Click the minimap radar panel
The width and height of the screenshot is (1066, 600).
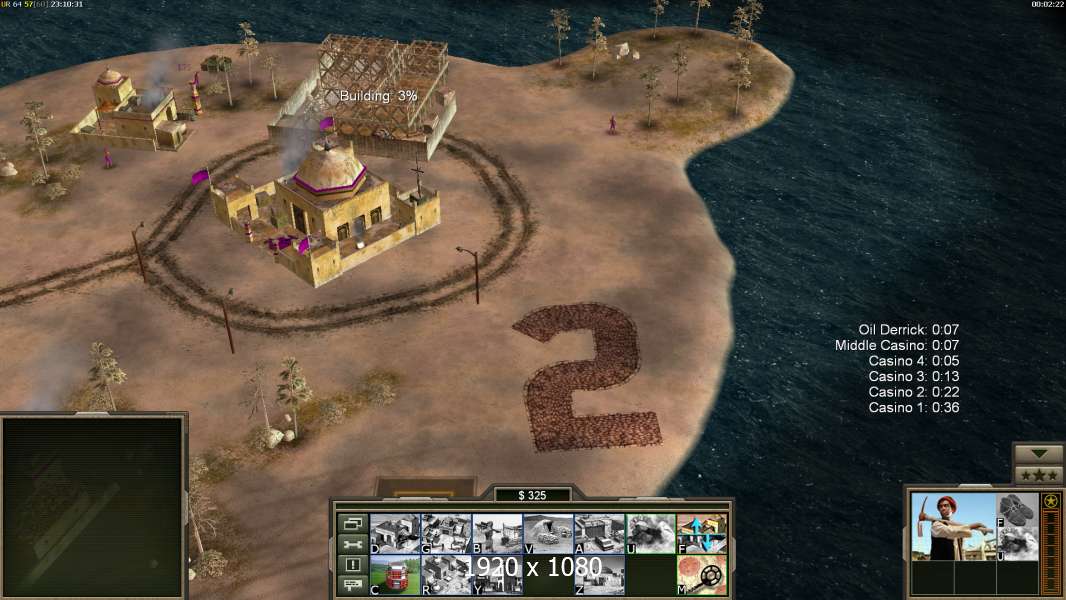pyautogui.click(x=93, y=506)
